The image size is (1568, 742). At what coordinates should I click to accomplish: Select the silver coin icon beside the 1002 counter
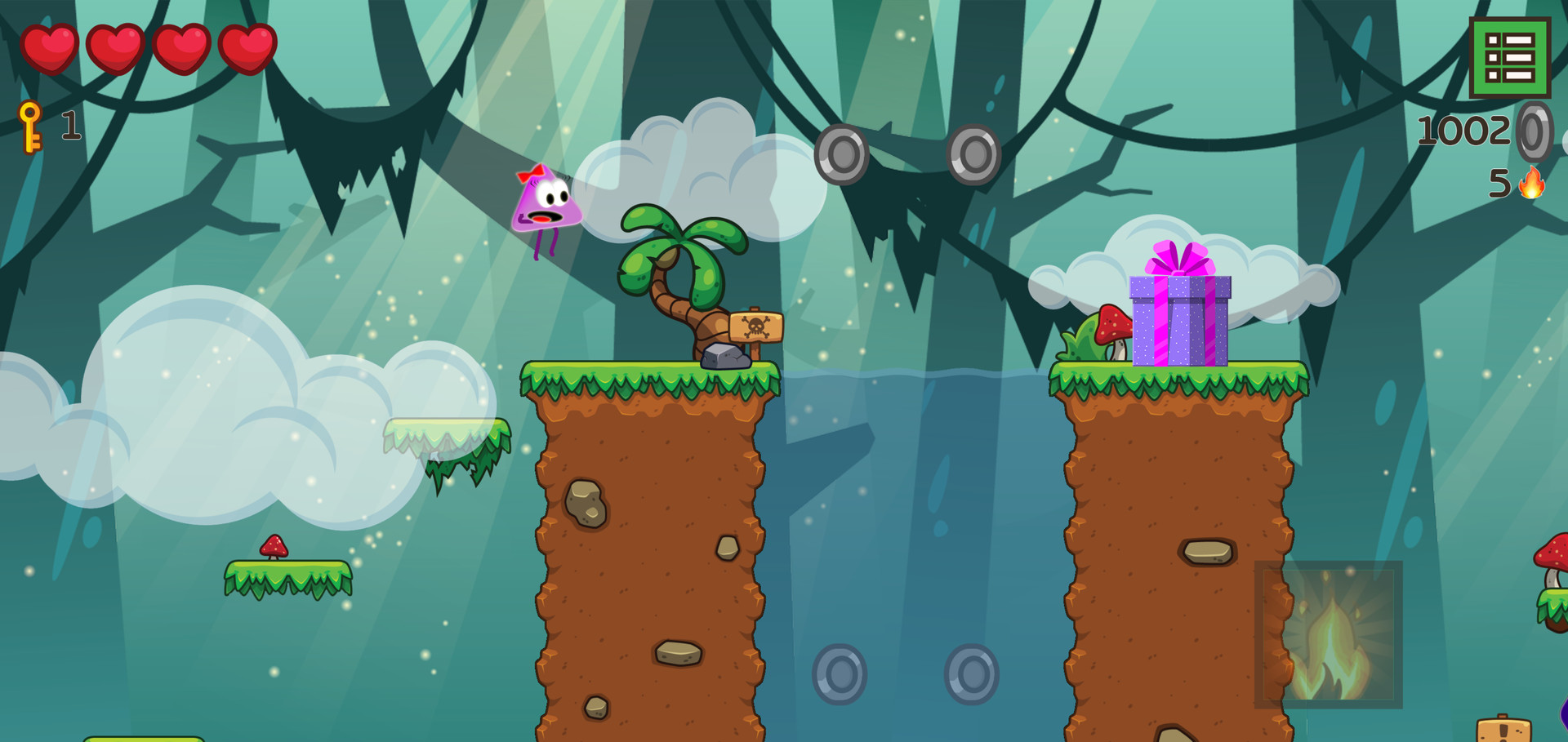(x=1535, y=131)
